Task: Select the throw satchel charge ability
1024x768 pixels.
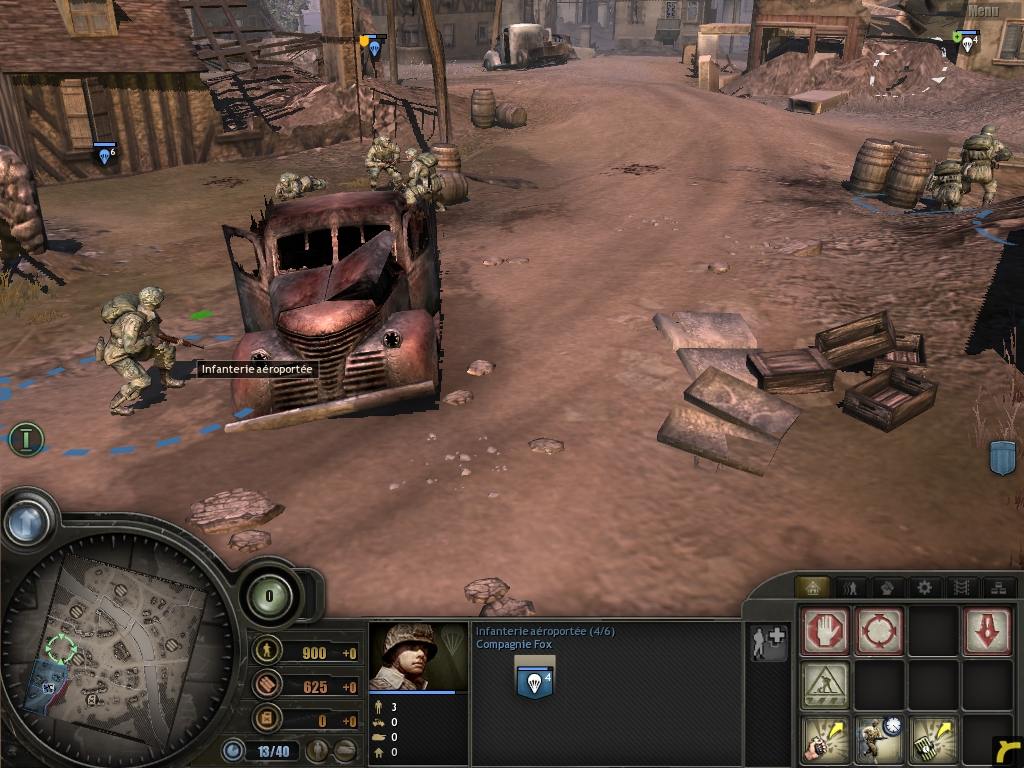Action: [x=933, y=740]
